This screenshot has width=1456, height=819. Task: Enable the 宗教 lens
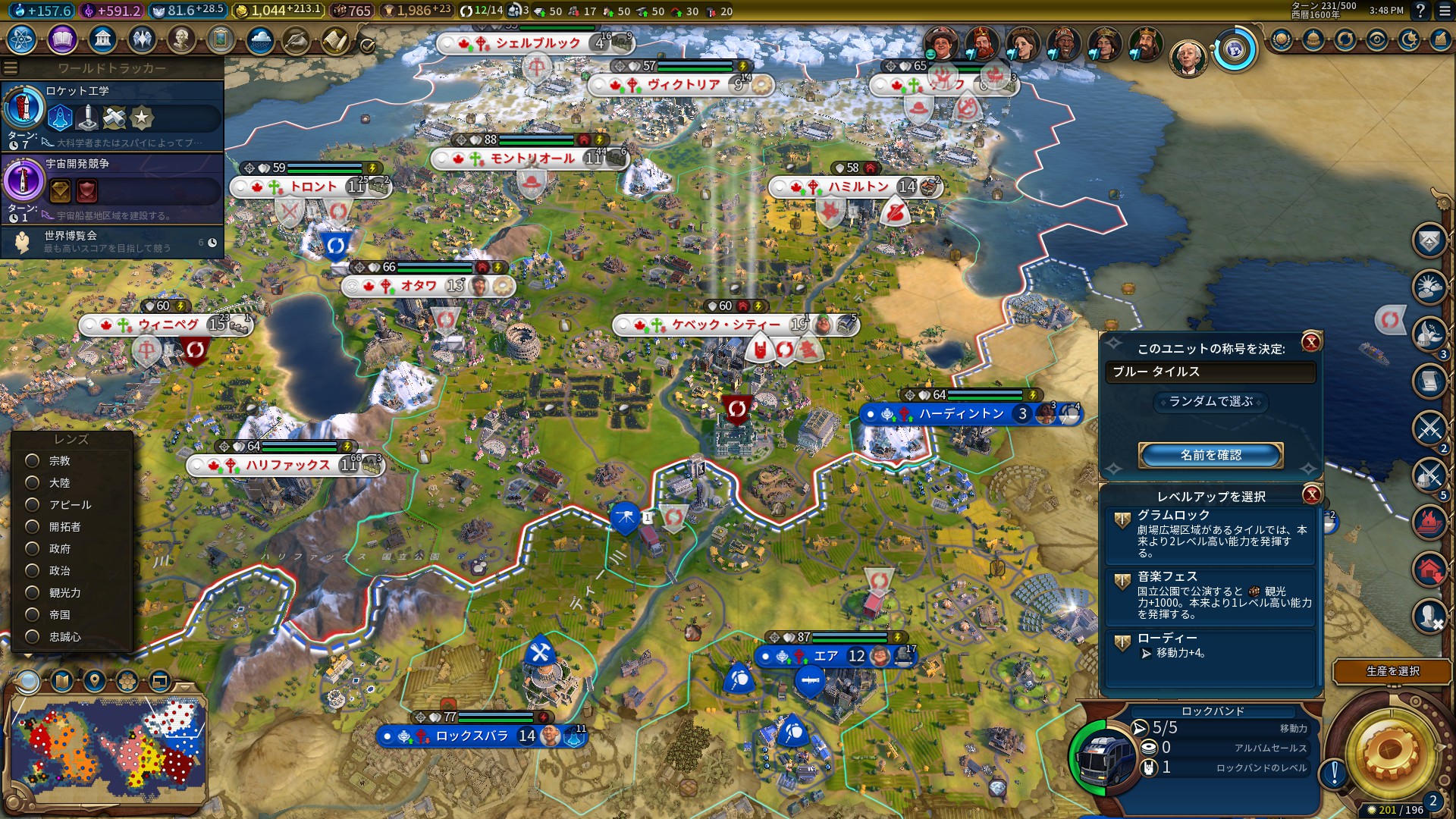(x=33, y=460)
